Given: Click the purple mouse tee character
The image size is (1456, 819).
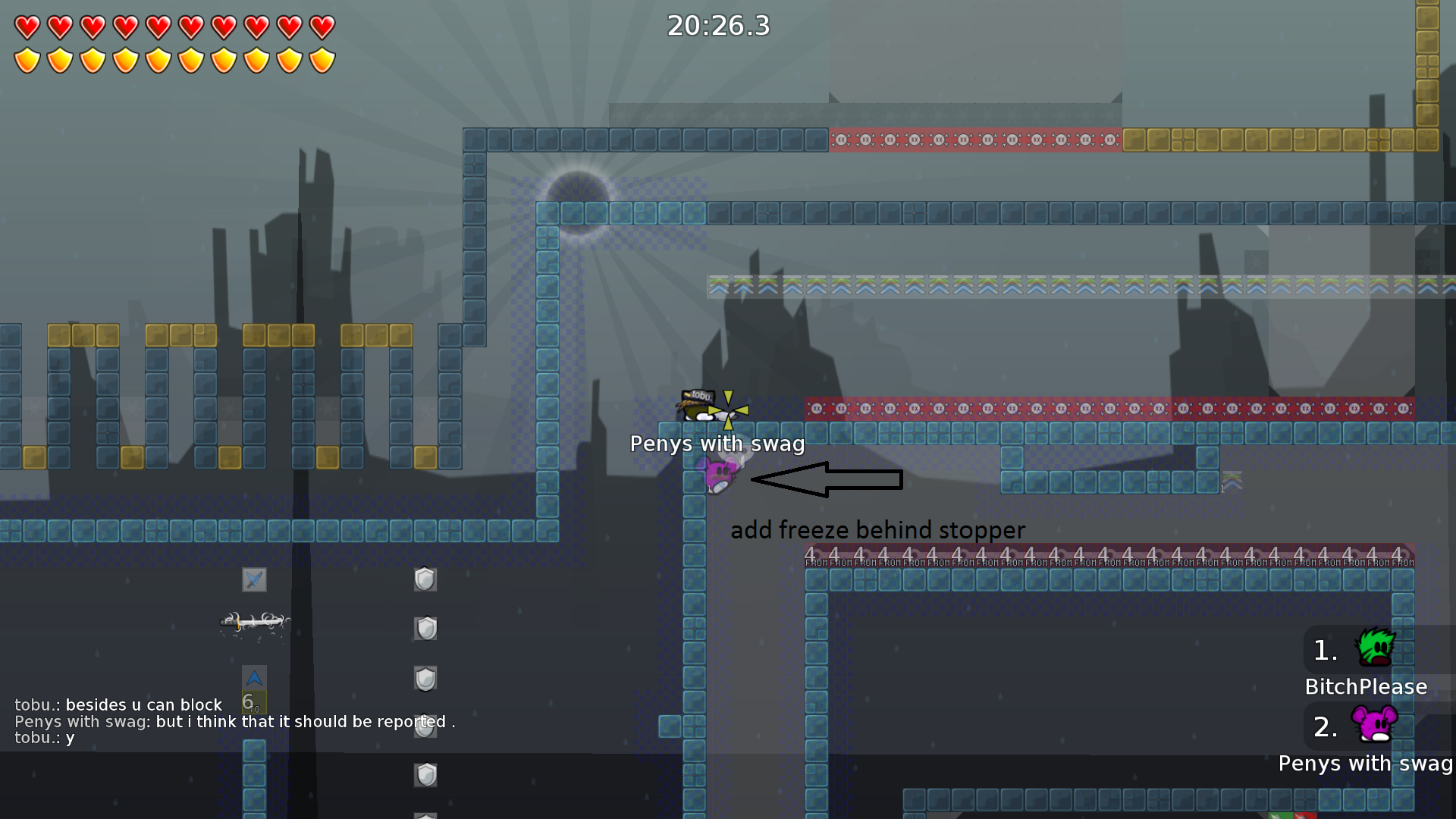Looking at the screenshot, I should pyautogui.click(x=719, y=474).
